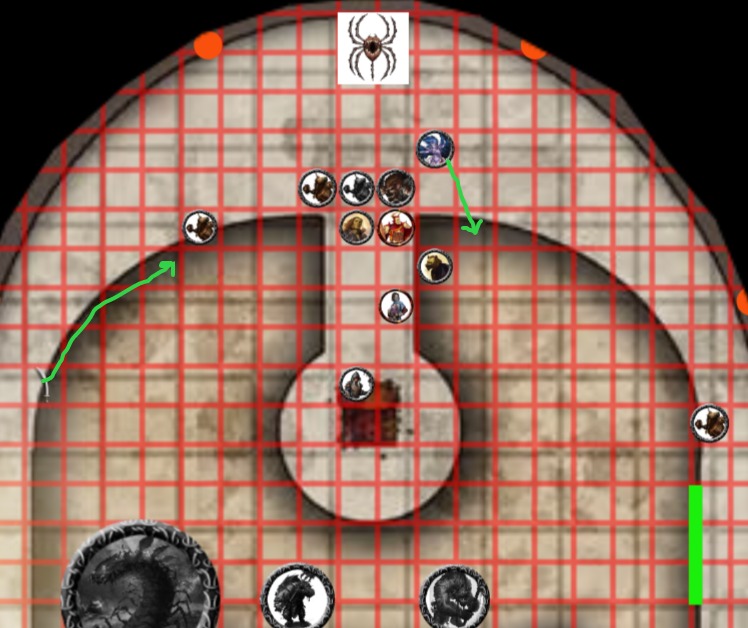Choose the hooded token inside the central circle
Image resolution: width=748 pixels, height=628 pixels.
[x=357, y=384]
